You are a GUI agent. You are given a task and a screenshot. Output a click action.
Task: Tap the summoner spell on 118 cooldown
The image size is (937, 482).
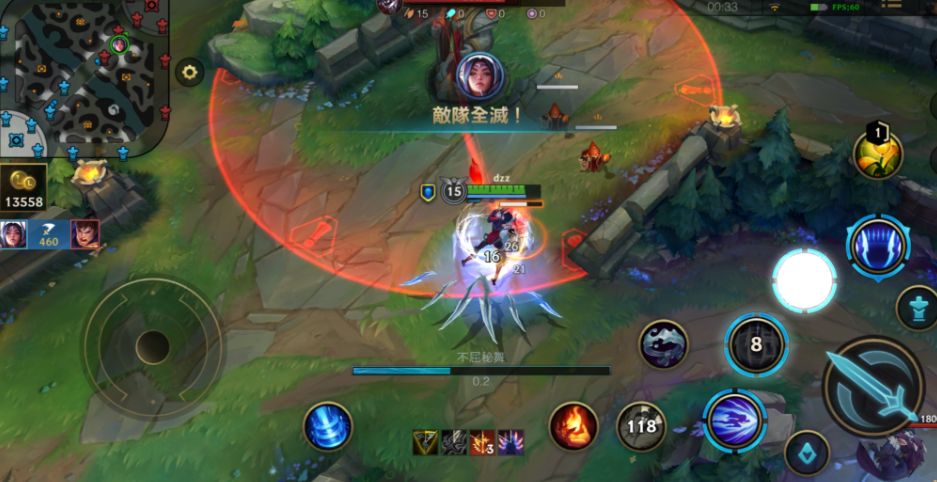click(x=641, y=427)
